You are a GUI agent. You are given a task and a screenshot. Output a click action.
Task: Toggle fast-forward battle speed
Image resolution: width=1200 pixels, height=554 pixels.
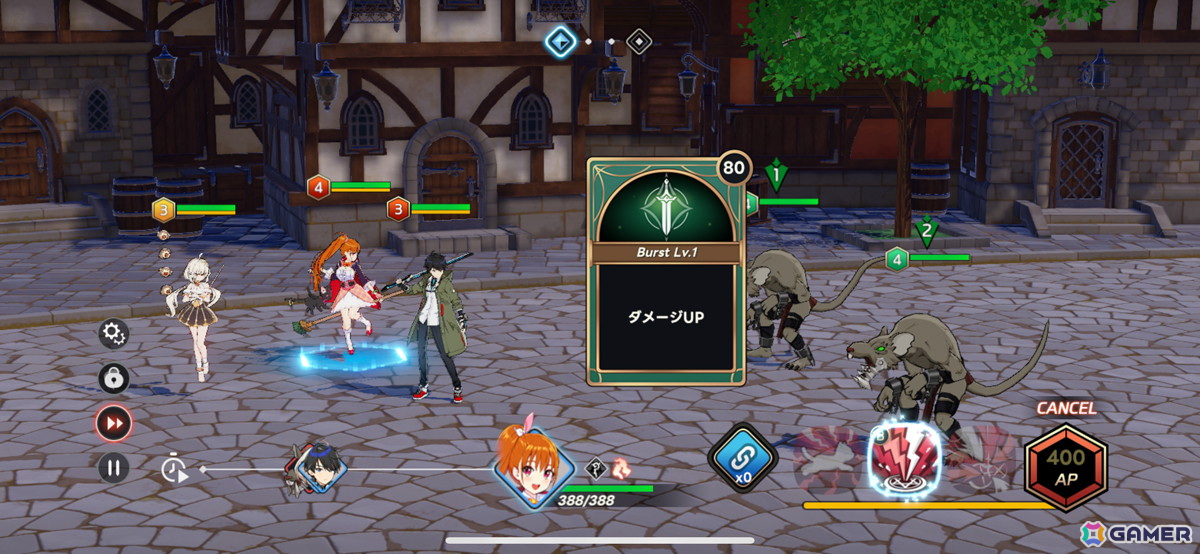point(113,423)
